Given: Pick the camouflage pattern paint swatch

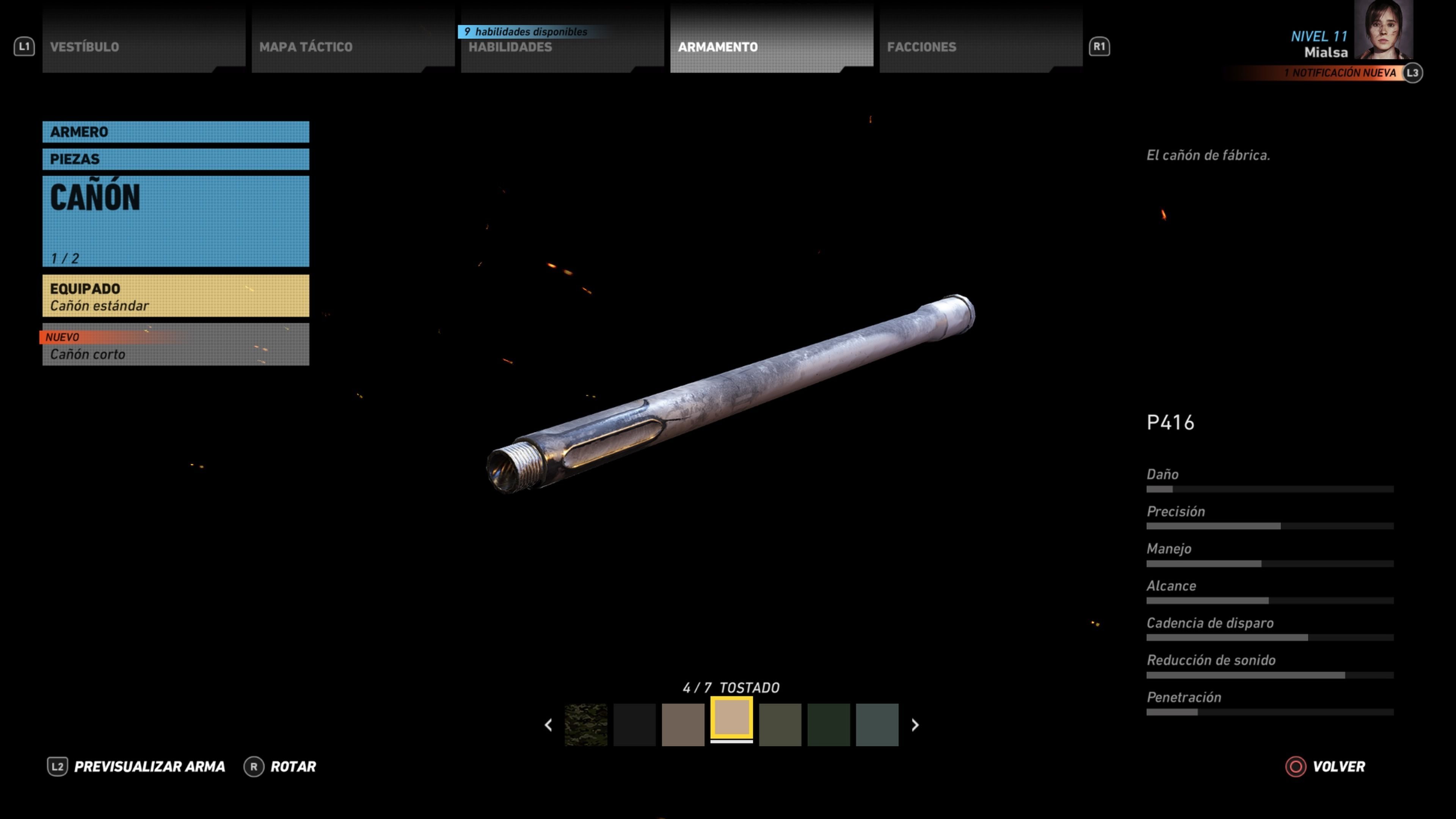Looking at the screenshot, I should tap(585, 725).
